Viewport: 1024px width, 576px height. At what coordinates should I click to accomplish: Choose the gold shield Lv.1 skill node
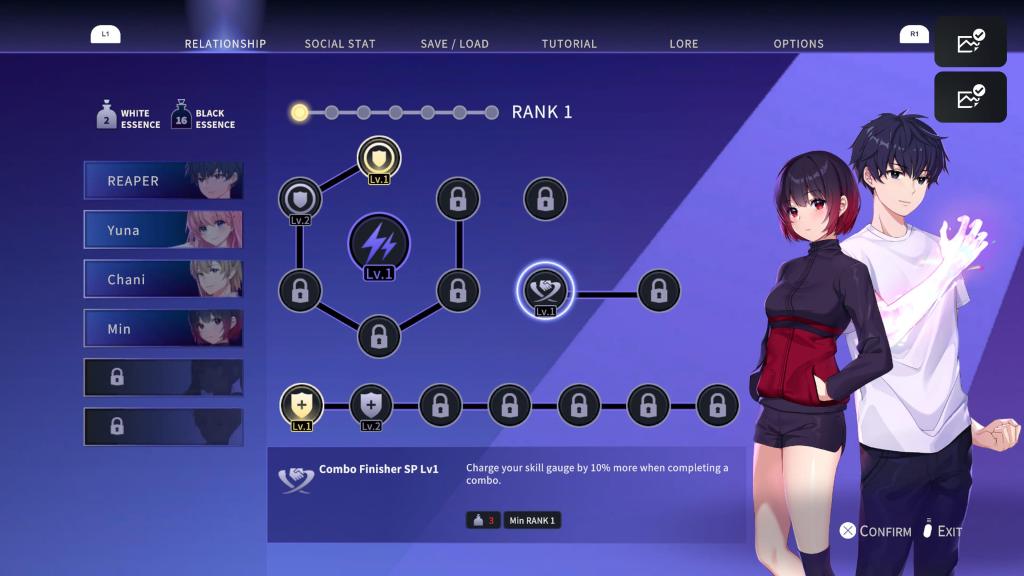click(379, 158)
